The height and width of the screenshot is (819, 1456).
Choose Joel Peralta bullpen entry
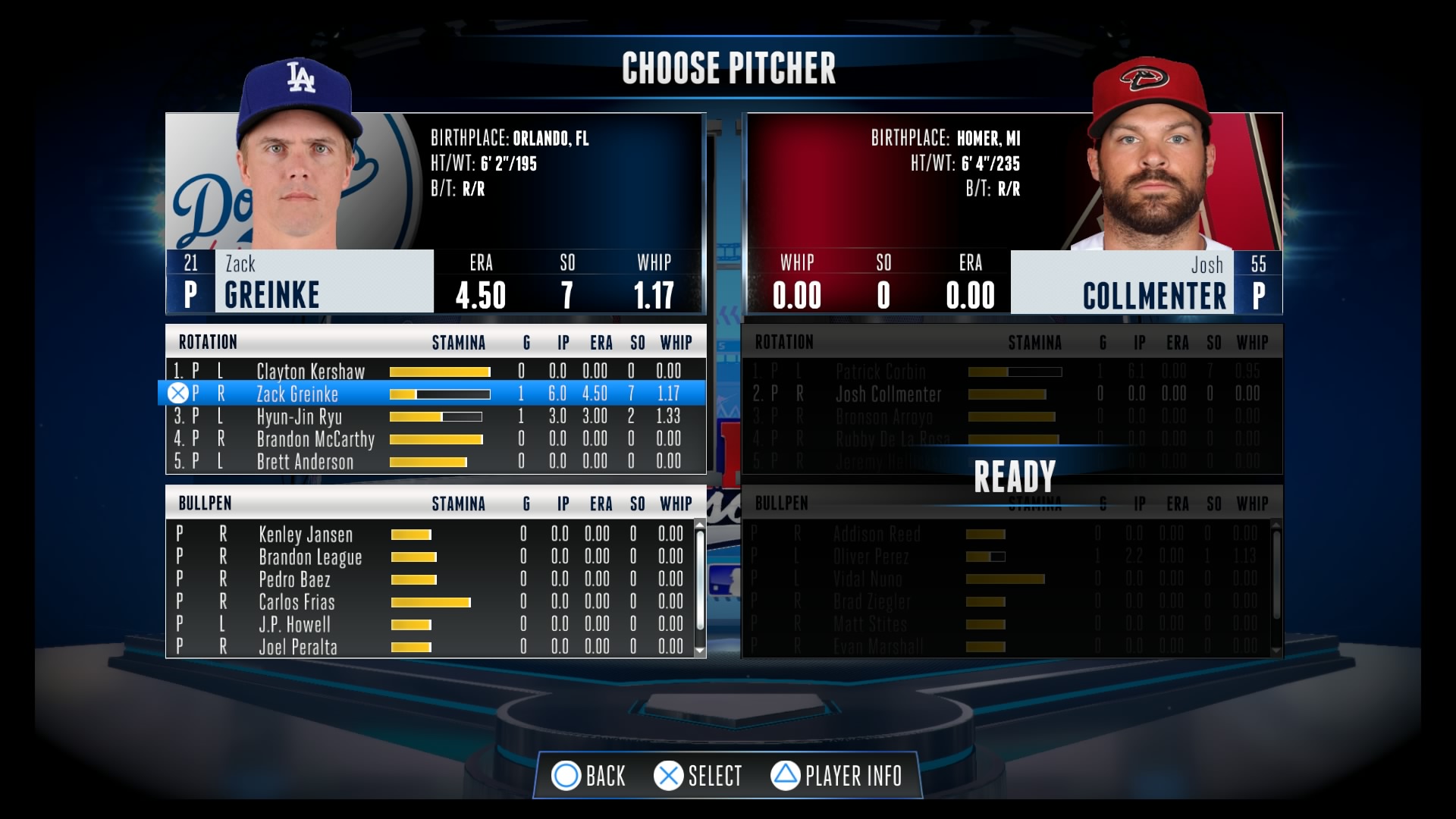click(298, 647)
